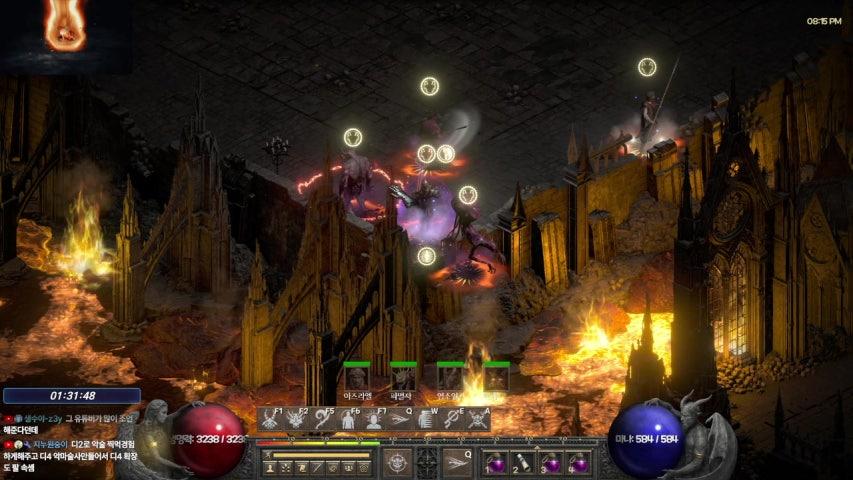
Task: Use the humanoid silhouette skill on F6
Action: 348,420
